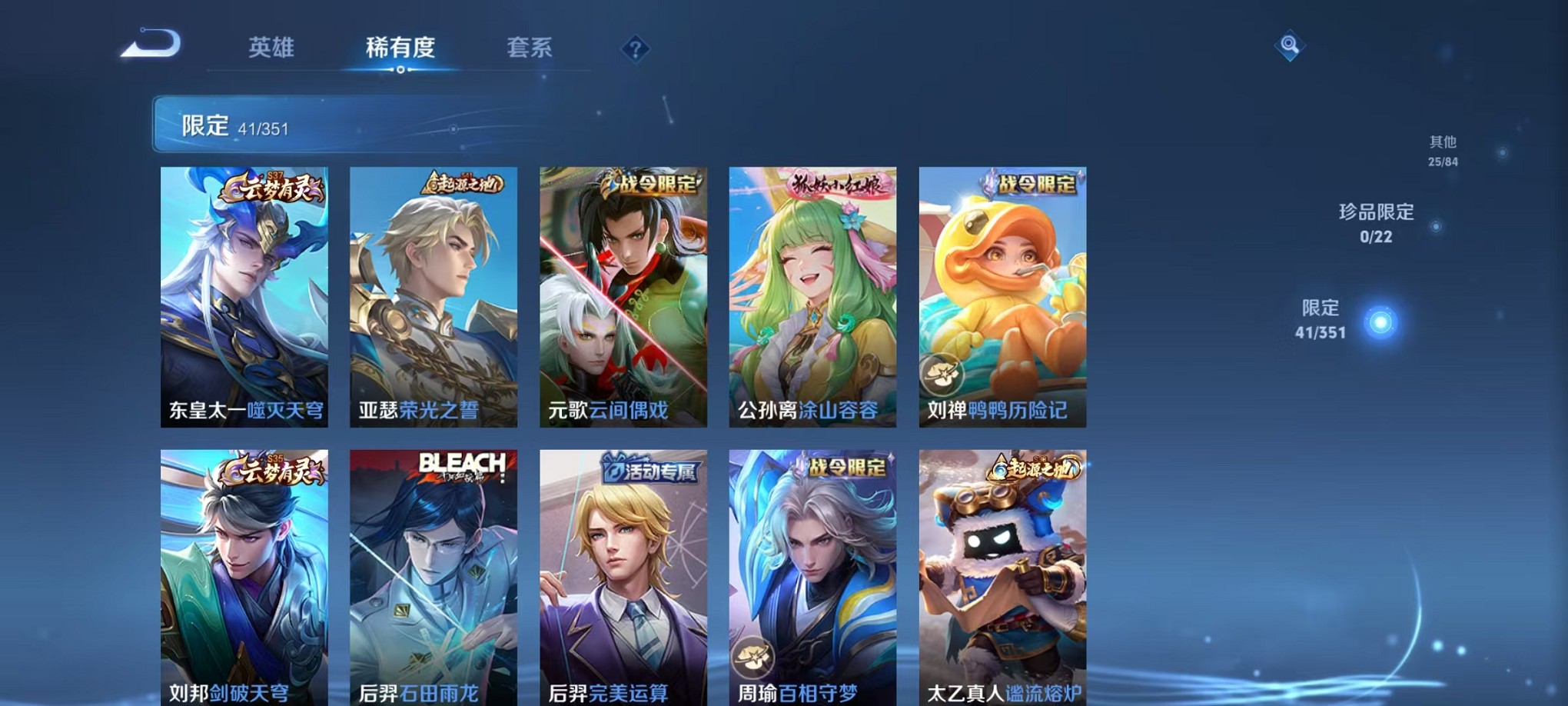Click the page indicator dot under 稀有度
1568x706 pixels.
pos(400,69)
